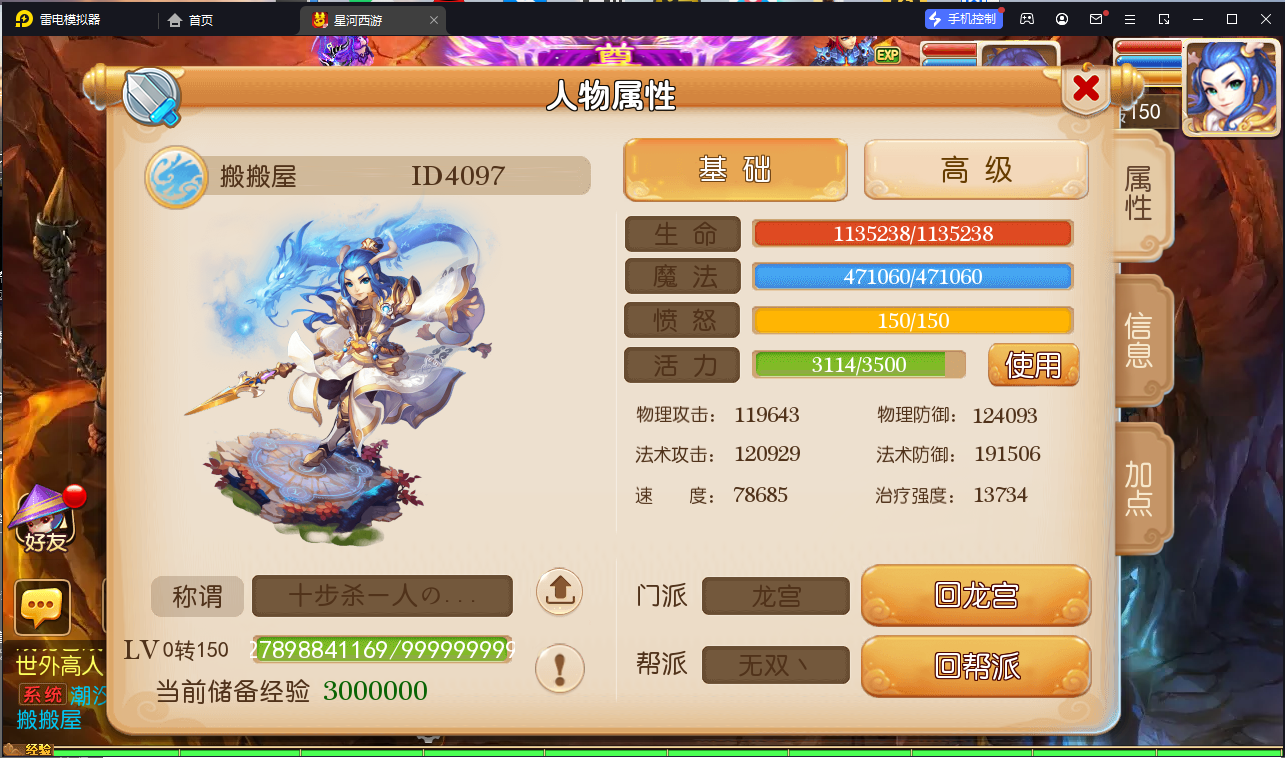Open the character portrait in the top right corner
This screenshot has width=1285, height=758.
point(1229,88)
